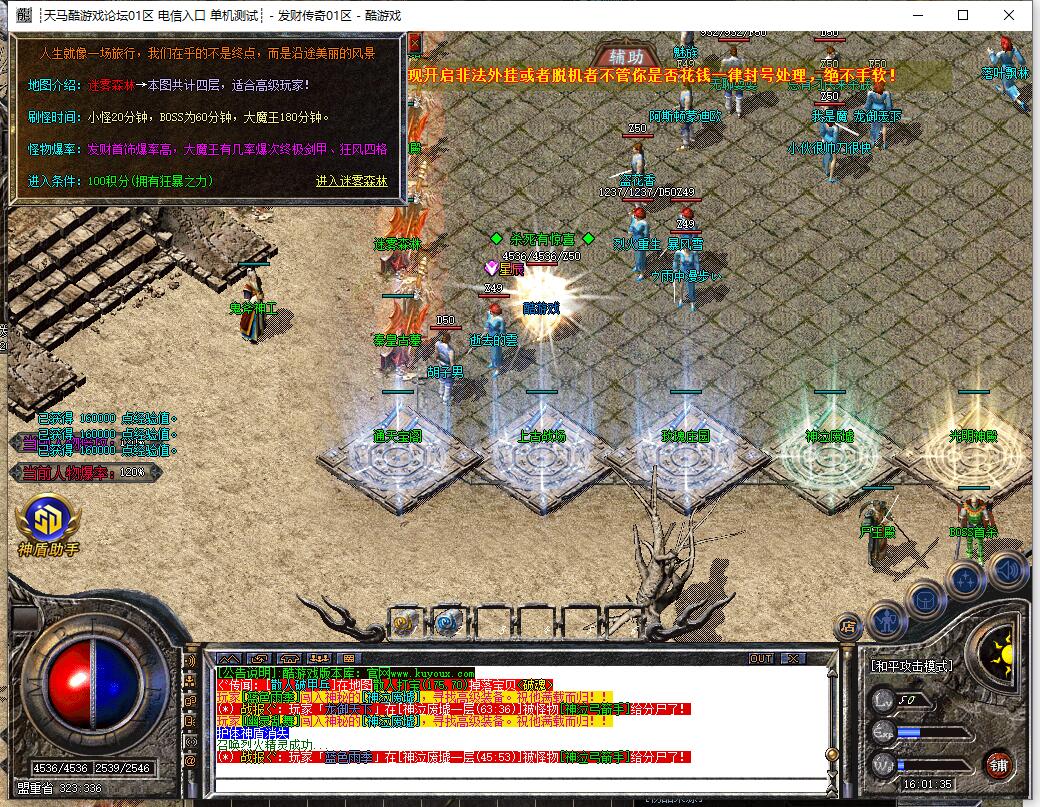This screenshot has height=807, width=1040.
Task: Maximize the game window
Action: (x=963, y=15)
